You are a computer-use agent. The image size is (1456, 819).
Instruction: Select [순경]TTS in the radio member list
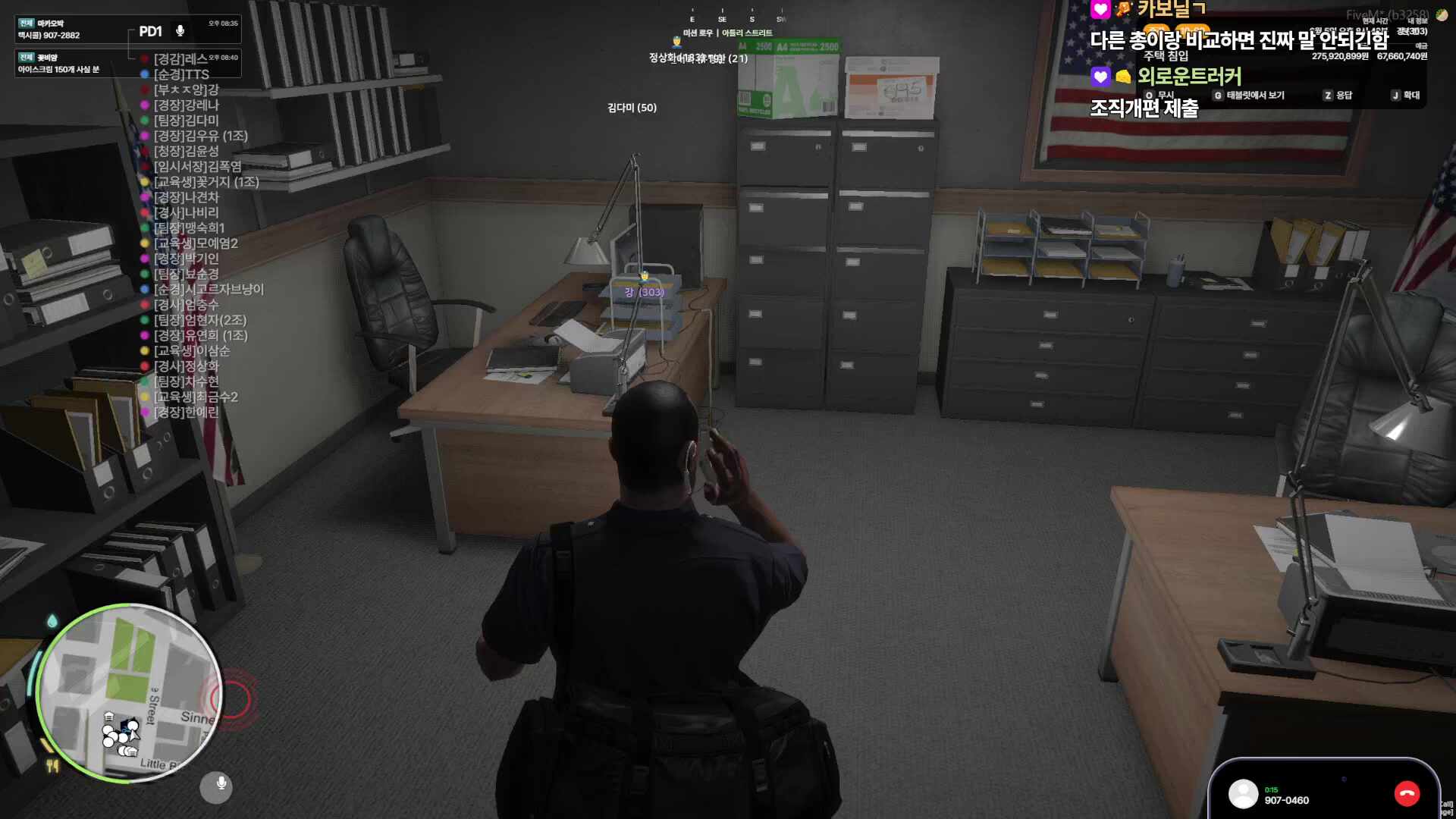(181, 74)
